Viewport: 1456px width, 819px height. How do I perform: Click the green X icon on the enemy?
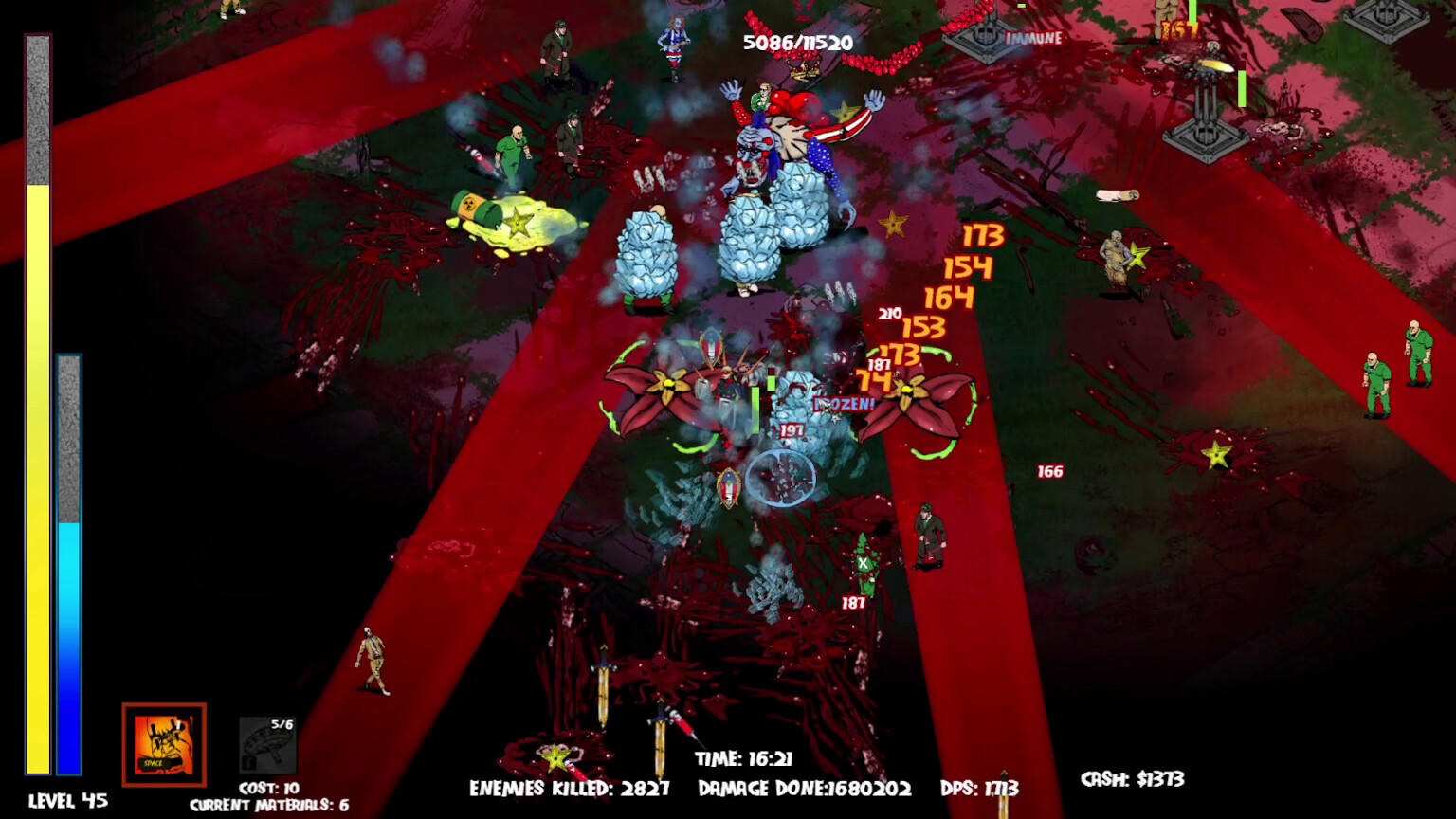click(x=864, y=562)
